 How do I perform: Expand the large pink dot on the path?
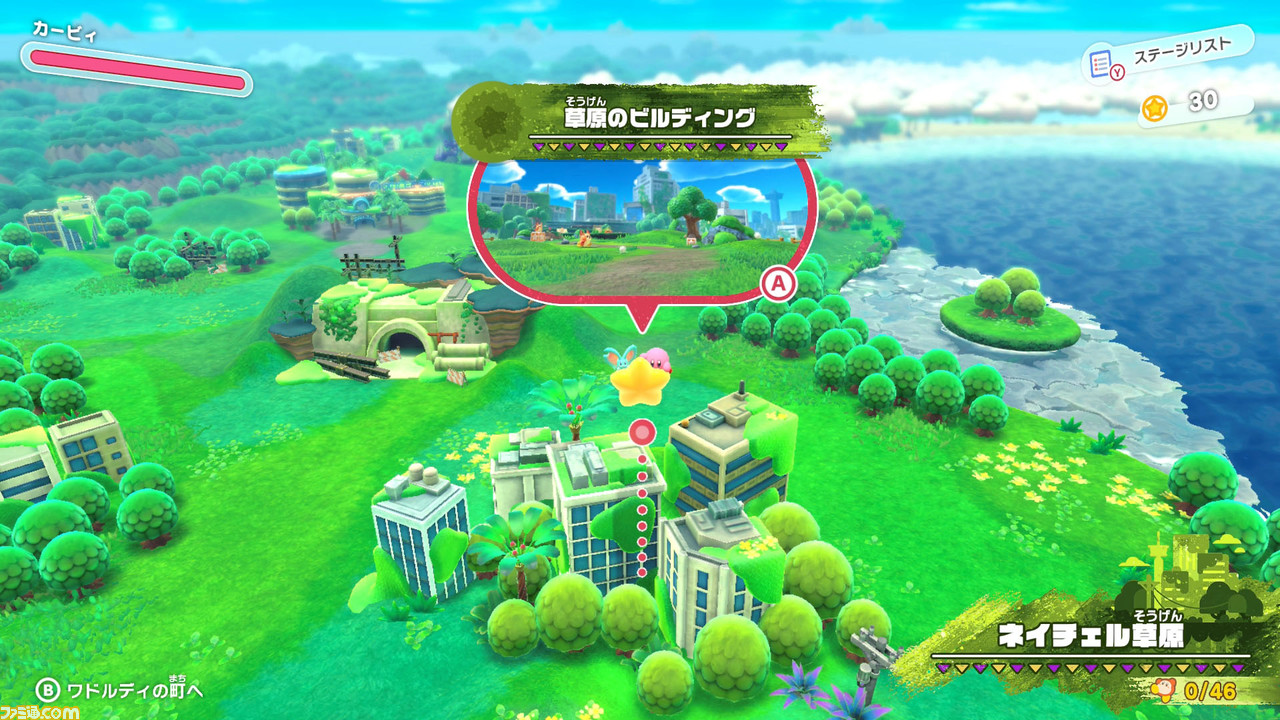(x=640, y=433)
